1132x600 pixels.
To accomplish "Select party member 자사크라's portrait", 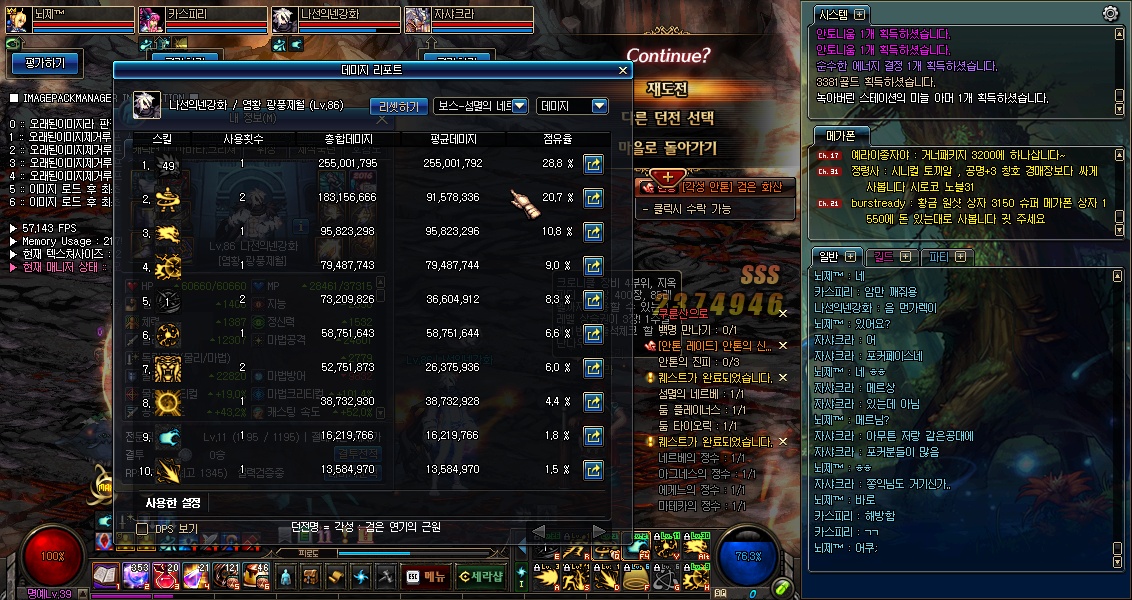I will tap(418, 18).
